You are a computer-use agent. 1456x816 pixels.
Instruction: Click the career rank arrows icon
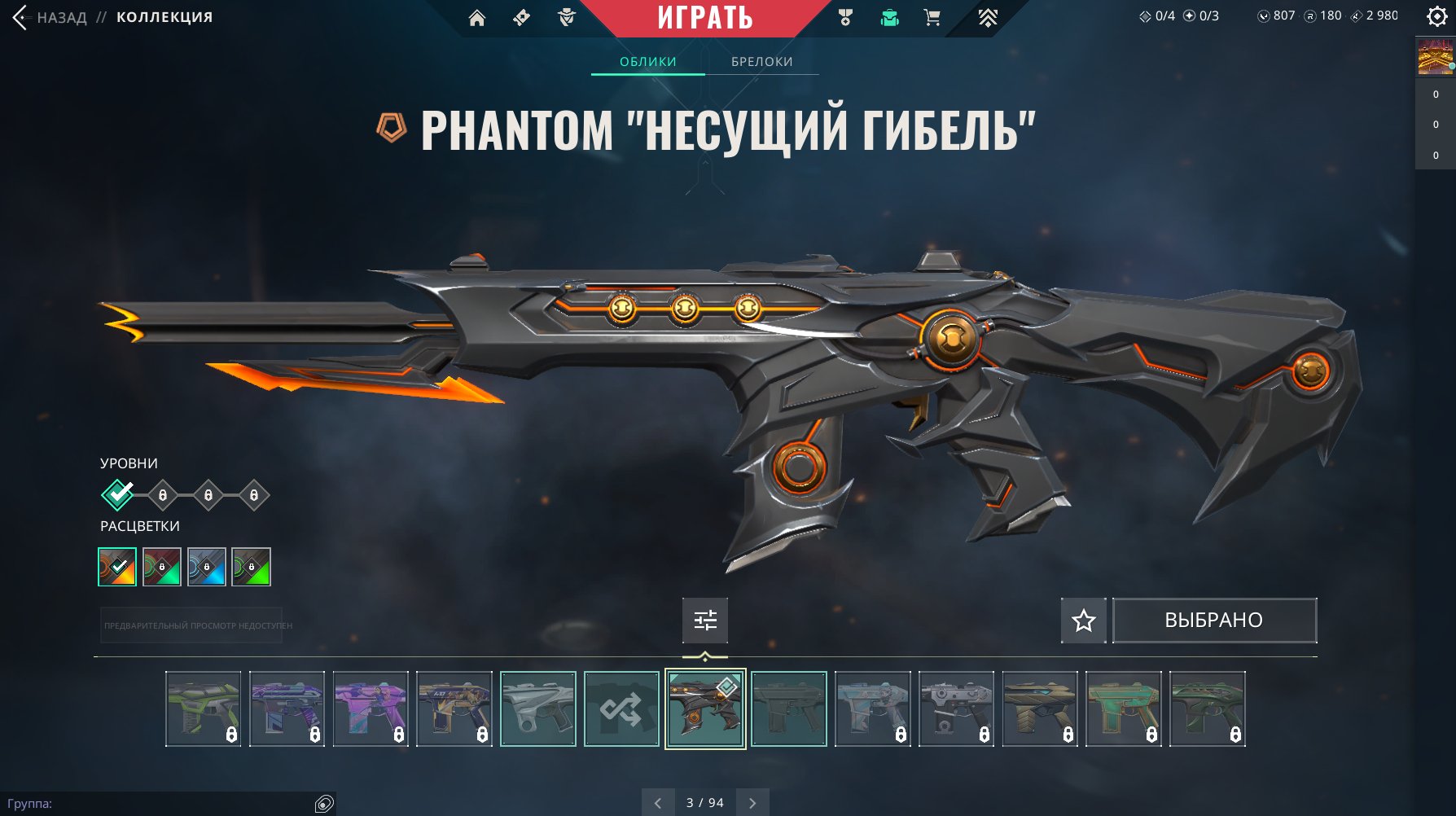click(988, 17)
